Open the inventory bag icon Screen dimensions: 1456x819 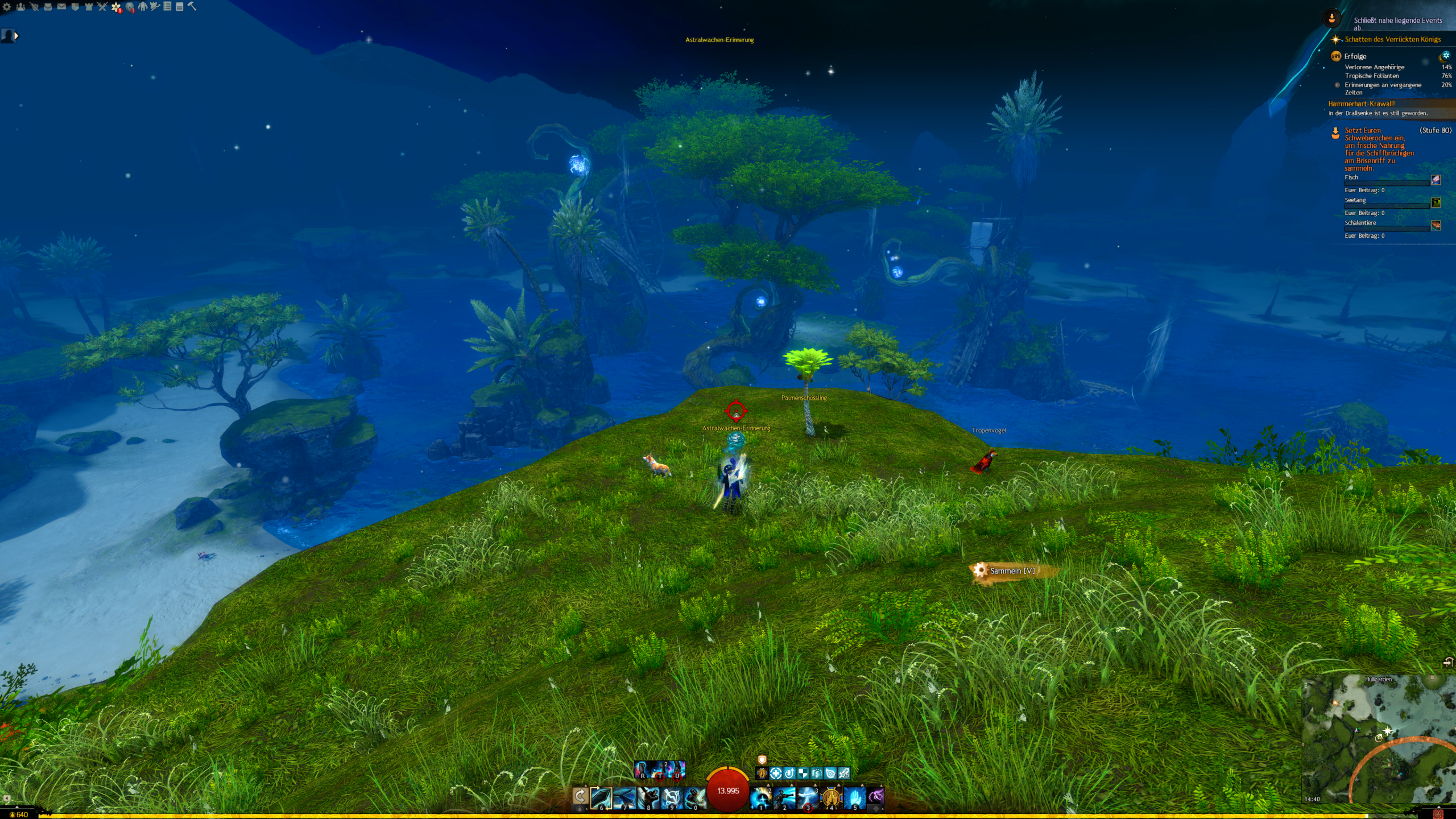pyautogui.click(x=48, y=7)
